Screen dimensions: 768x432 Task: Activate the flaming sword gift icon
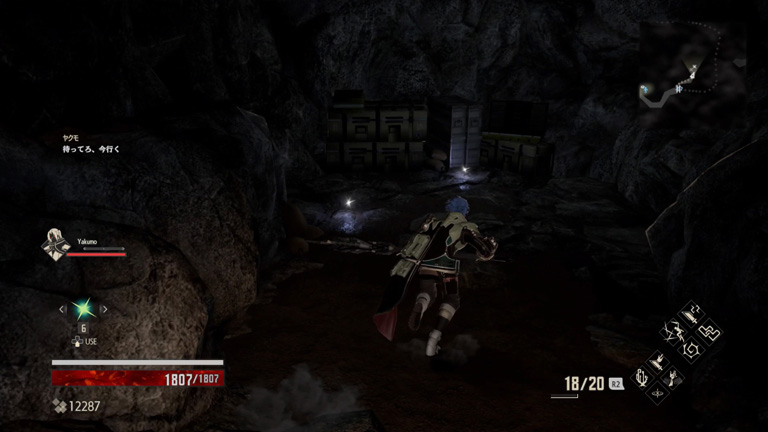(659, 361)
